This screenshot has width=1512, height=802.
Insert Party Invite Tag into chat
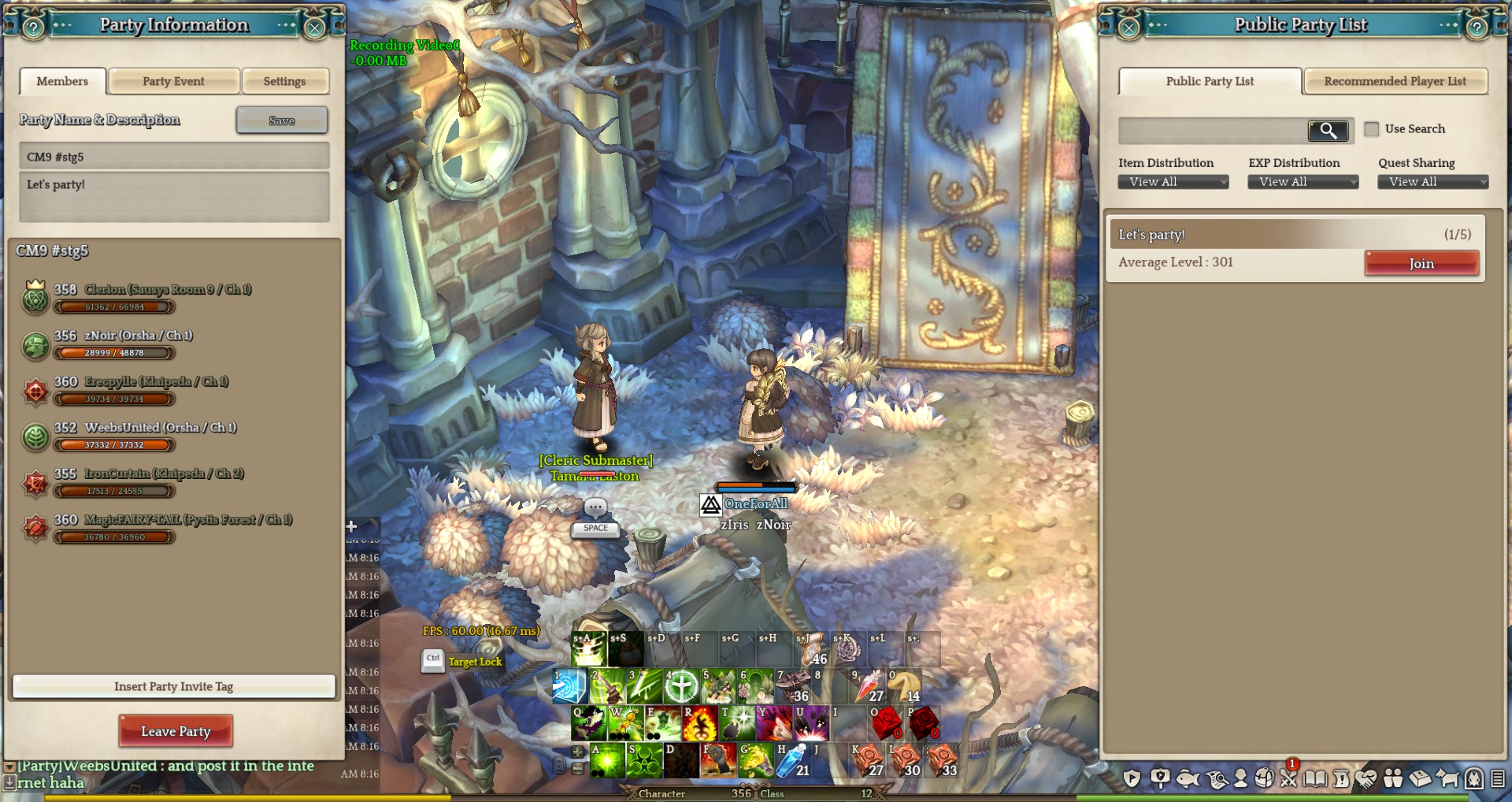[x=173, y=686]
